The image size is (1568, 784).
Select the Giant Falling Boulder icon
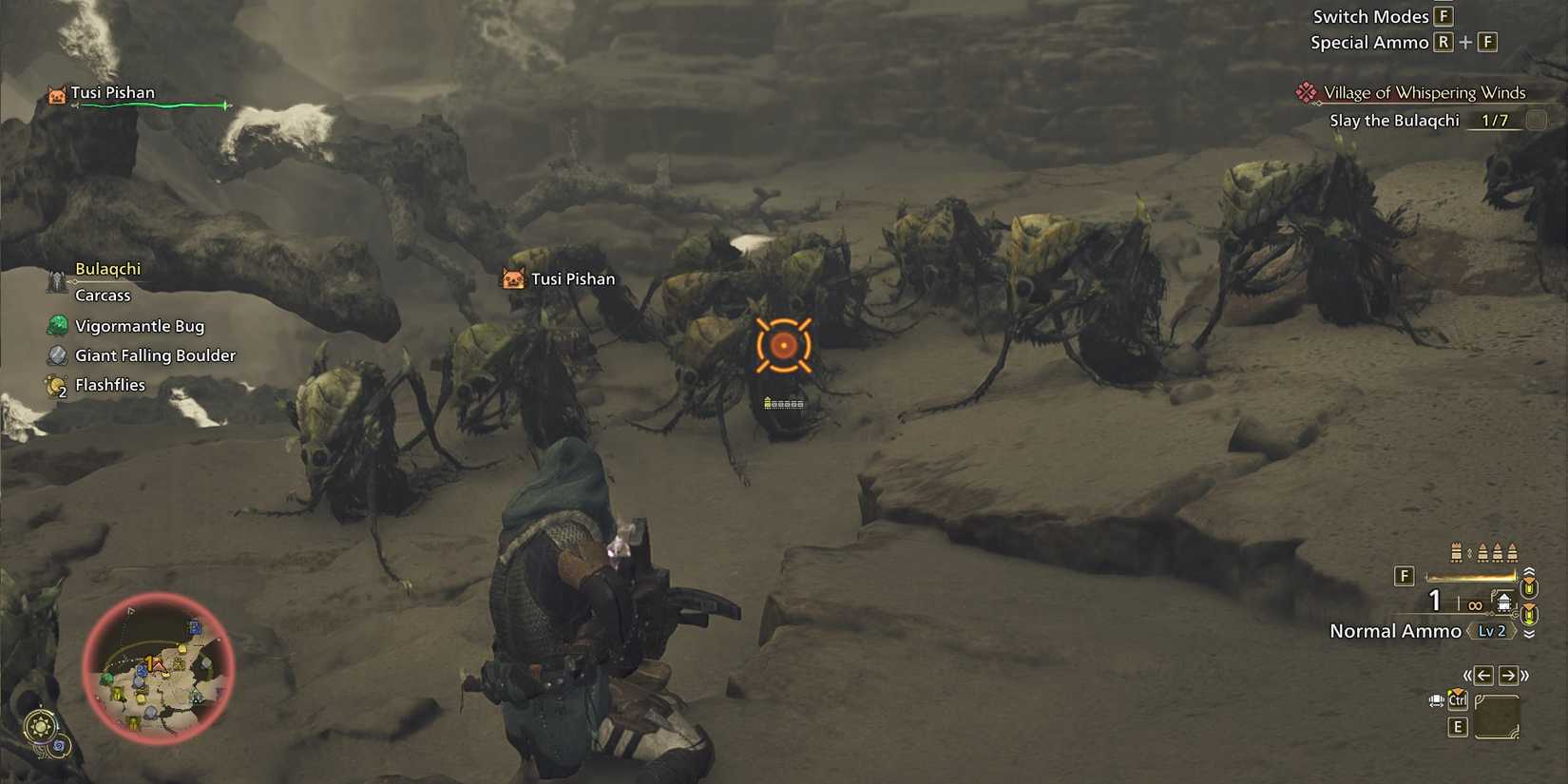click(55, 355)
